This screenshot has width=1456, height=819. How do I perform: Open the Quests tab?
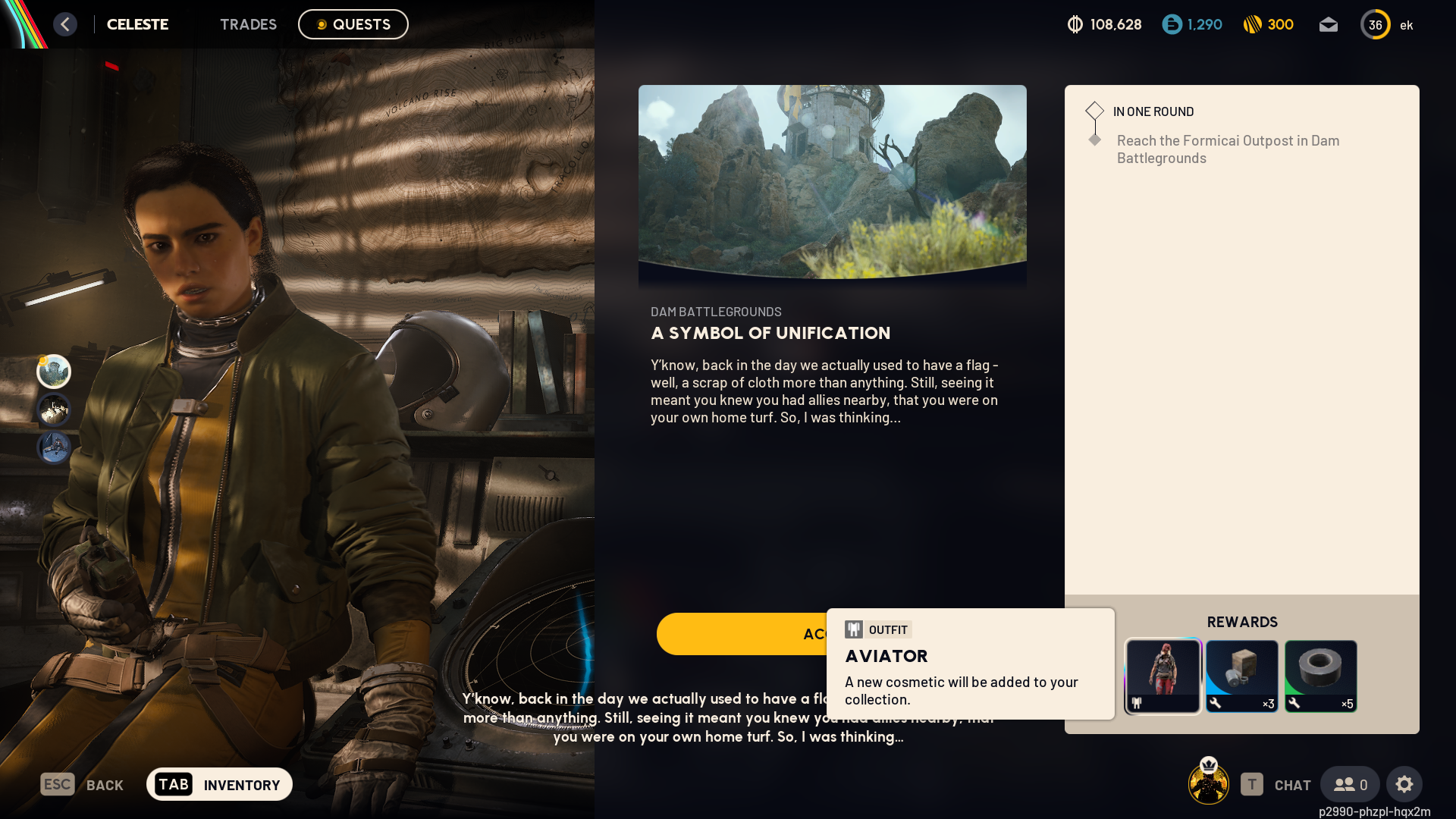(353, 24)
